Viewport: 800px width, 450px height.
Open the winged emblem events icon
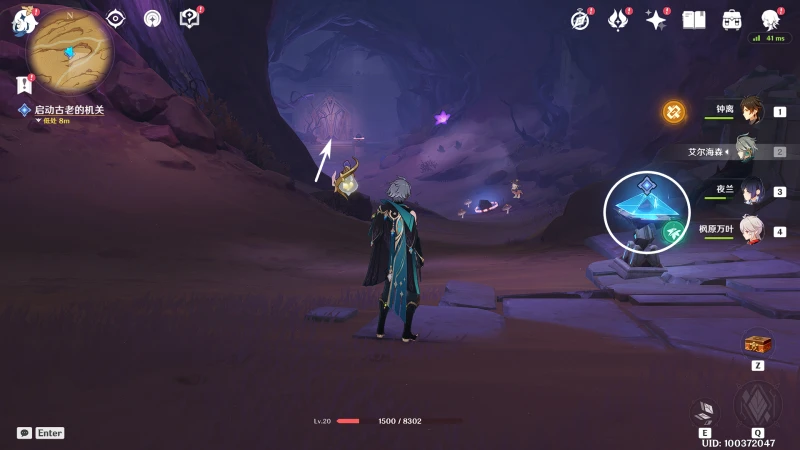[x=618, y=20]
